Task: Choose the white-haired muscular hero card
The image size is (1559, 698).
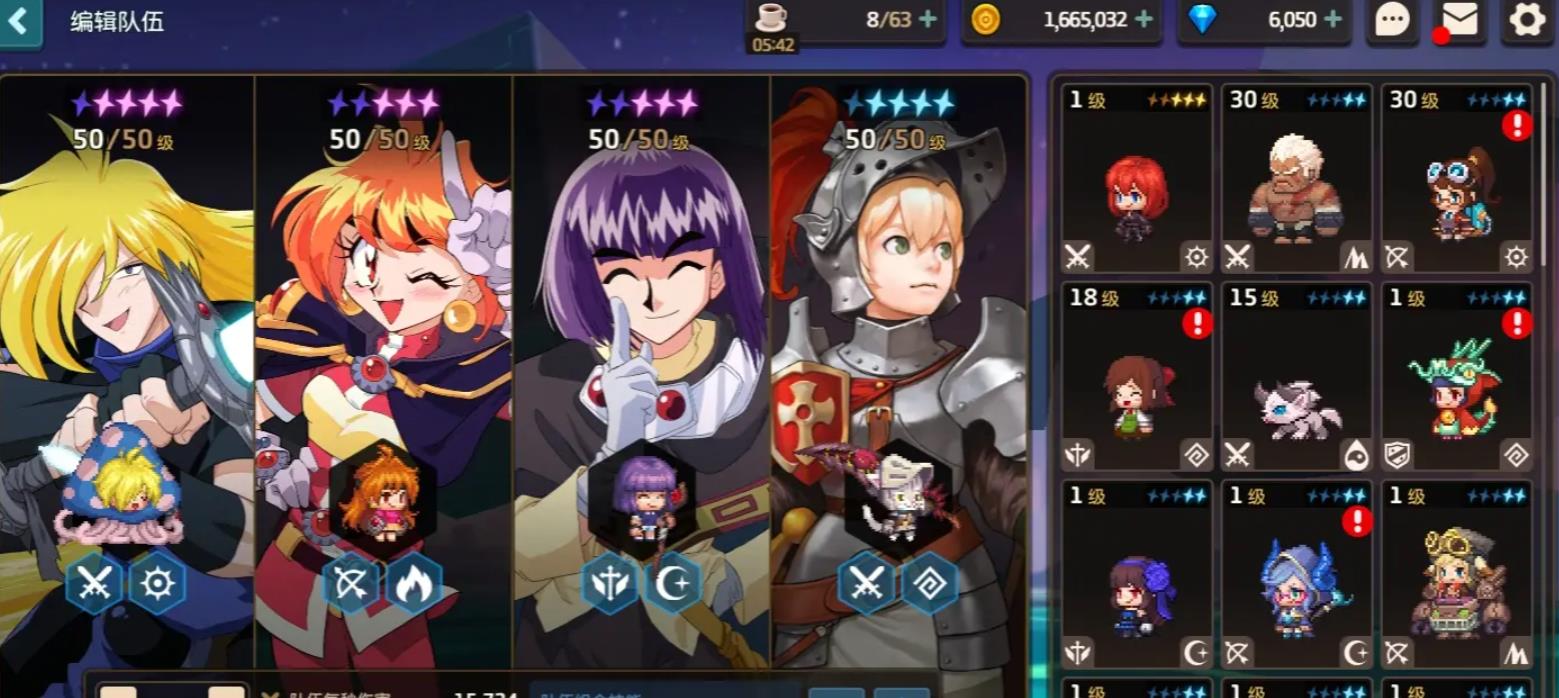Action: coord(1297,180)
